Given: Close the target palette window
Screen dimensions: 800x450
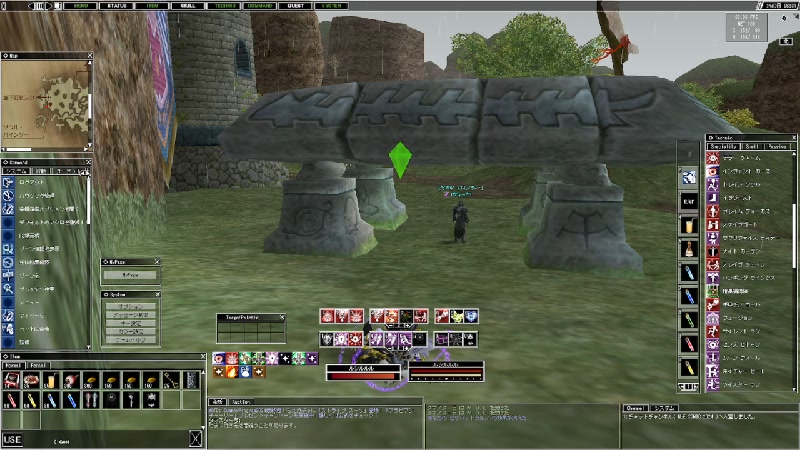Looking at the screenshot, I should [x=282, y=317].
